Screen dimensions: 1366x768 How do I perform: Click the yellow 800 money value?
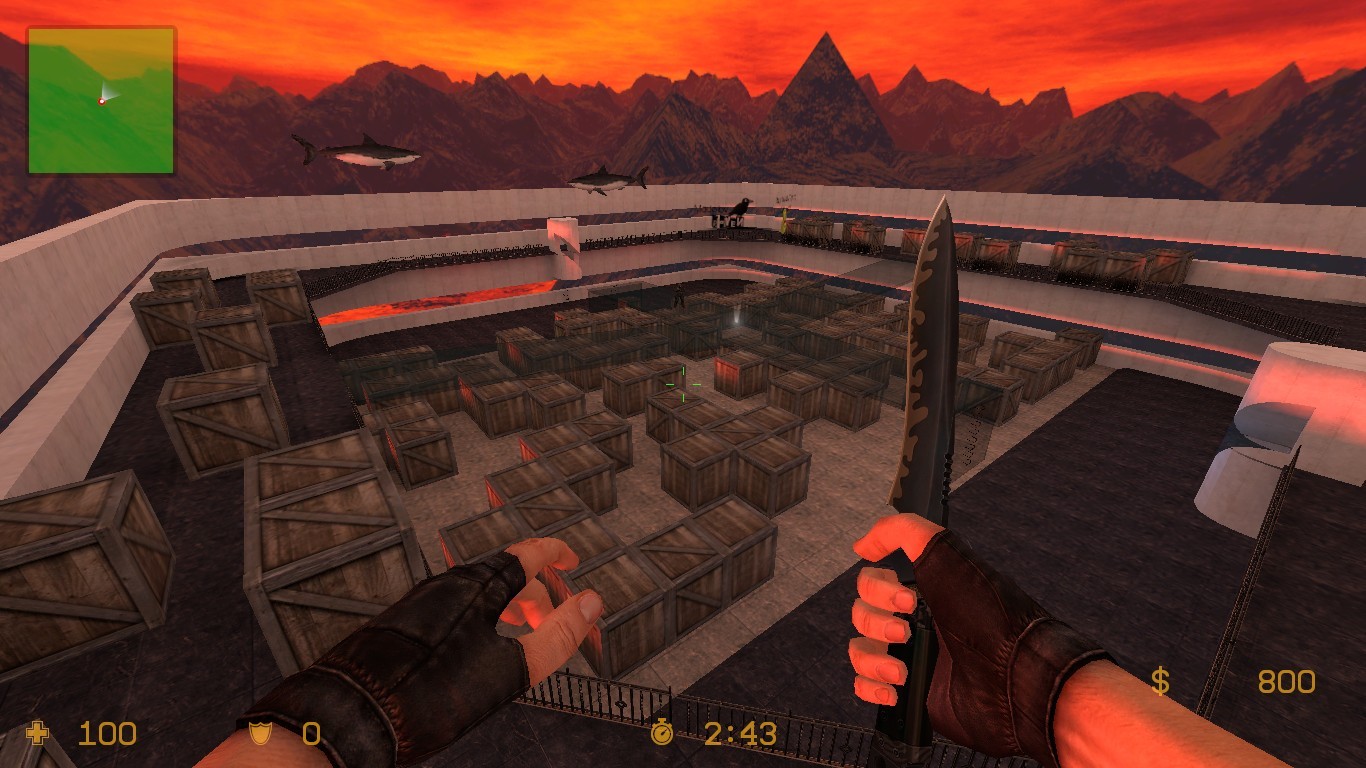point(1286,682)
